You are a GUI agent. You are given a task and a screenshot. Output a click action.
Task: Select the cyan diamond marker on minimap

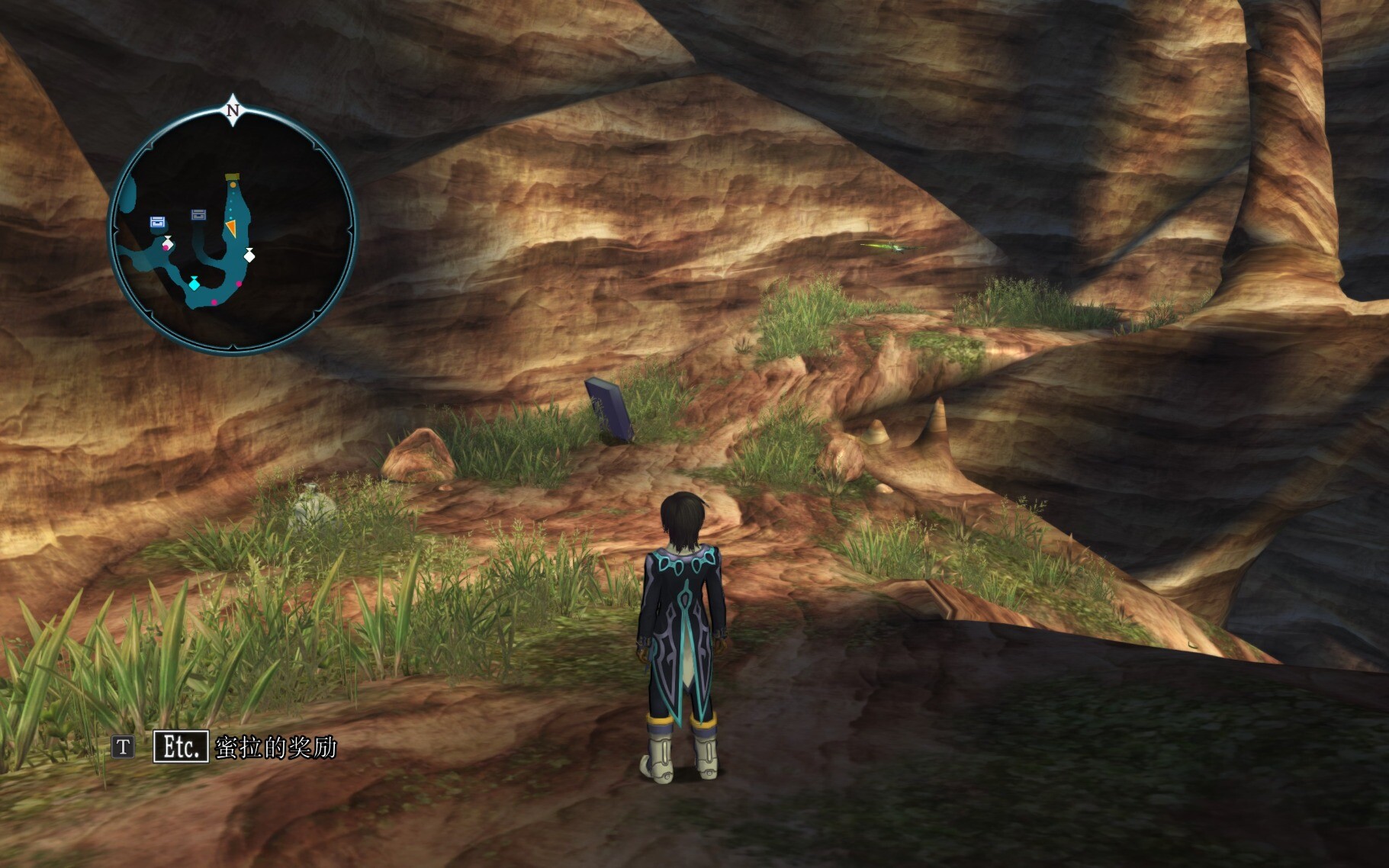coord(194,284)
